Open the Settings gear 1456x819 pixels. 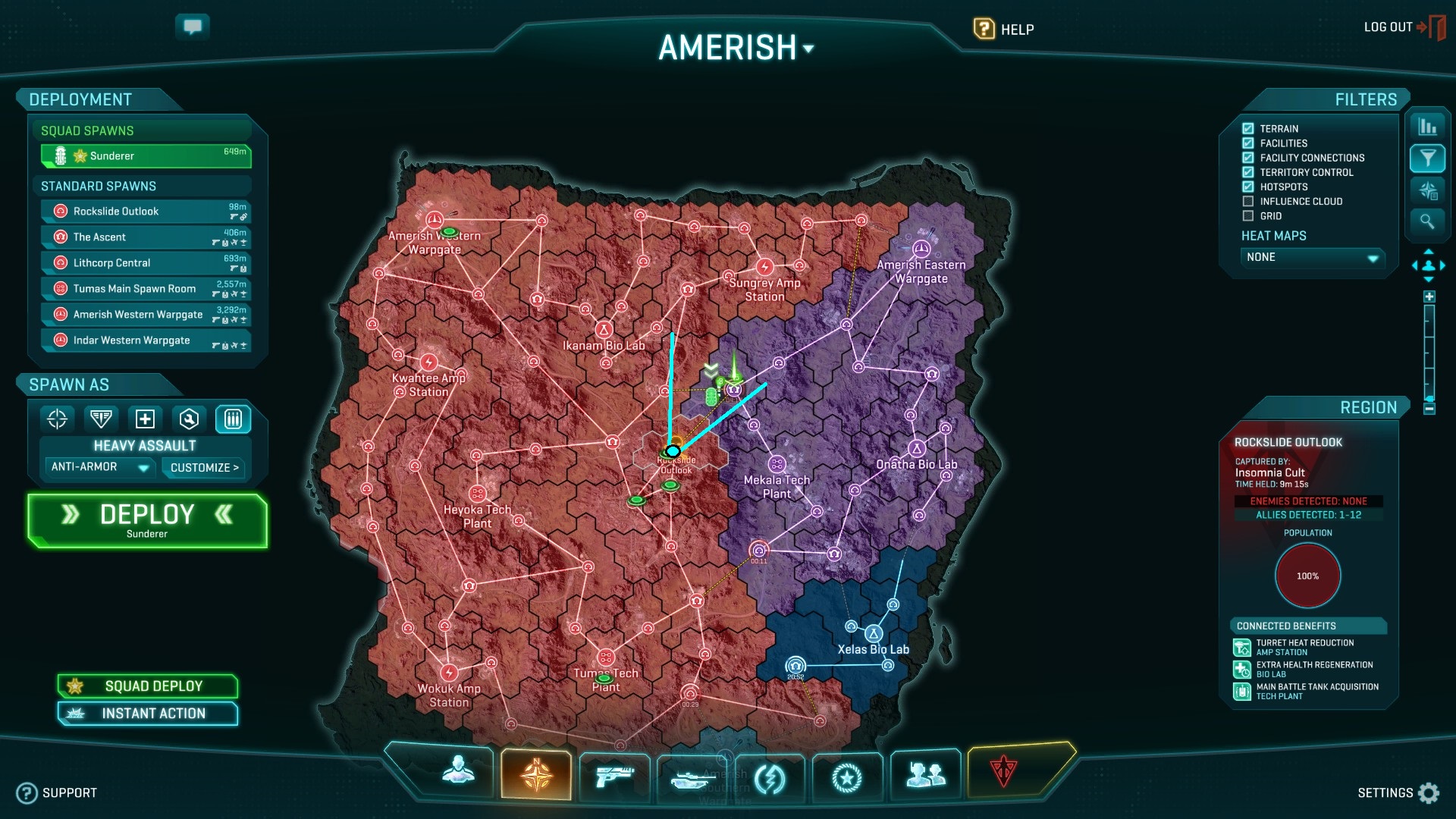click(x=1428, y=792)
